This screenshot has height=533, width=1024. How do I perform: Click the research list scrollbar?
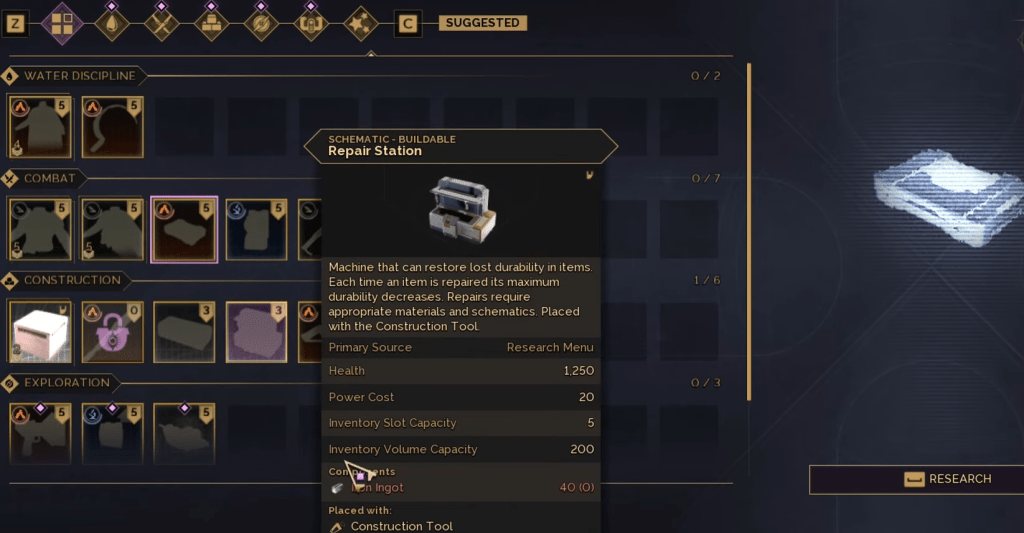point(748,230)
